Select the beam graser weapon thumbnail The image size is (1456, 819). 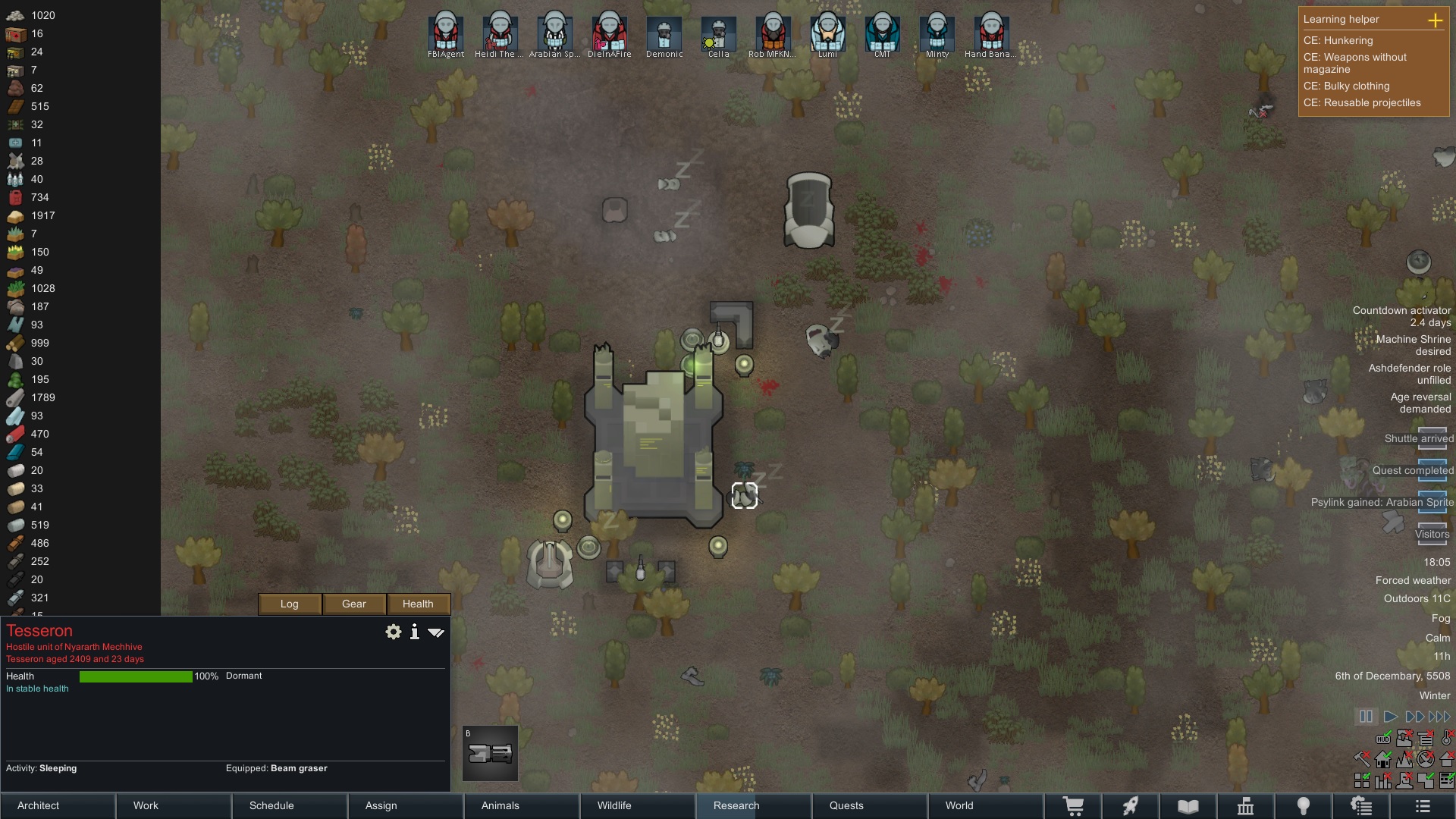[489, 753]
